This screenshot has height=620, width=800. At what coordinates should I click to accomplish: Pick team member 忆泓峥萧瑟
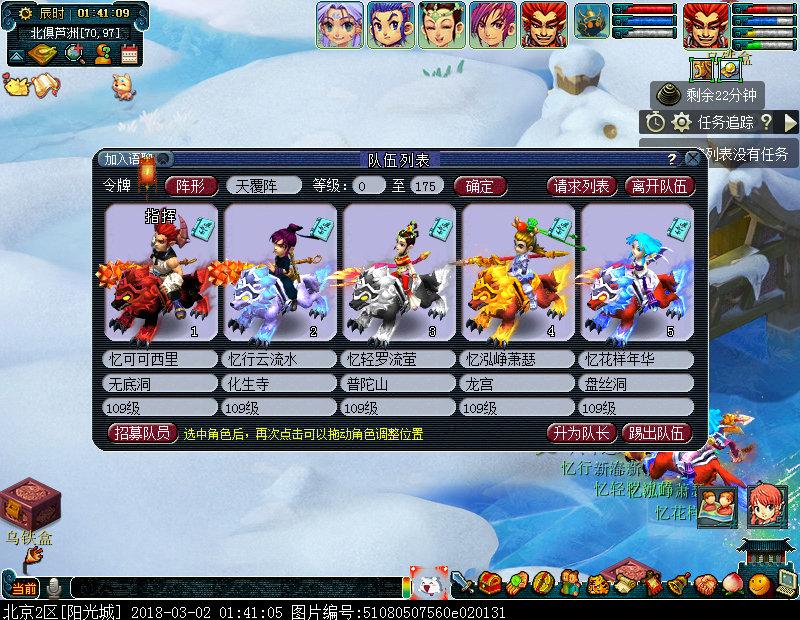click(x=518, y=272)
